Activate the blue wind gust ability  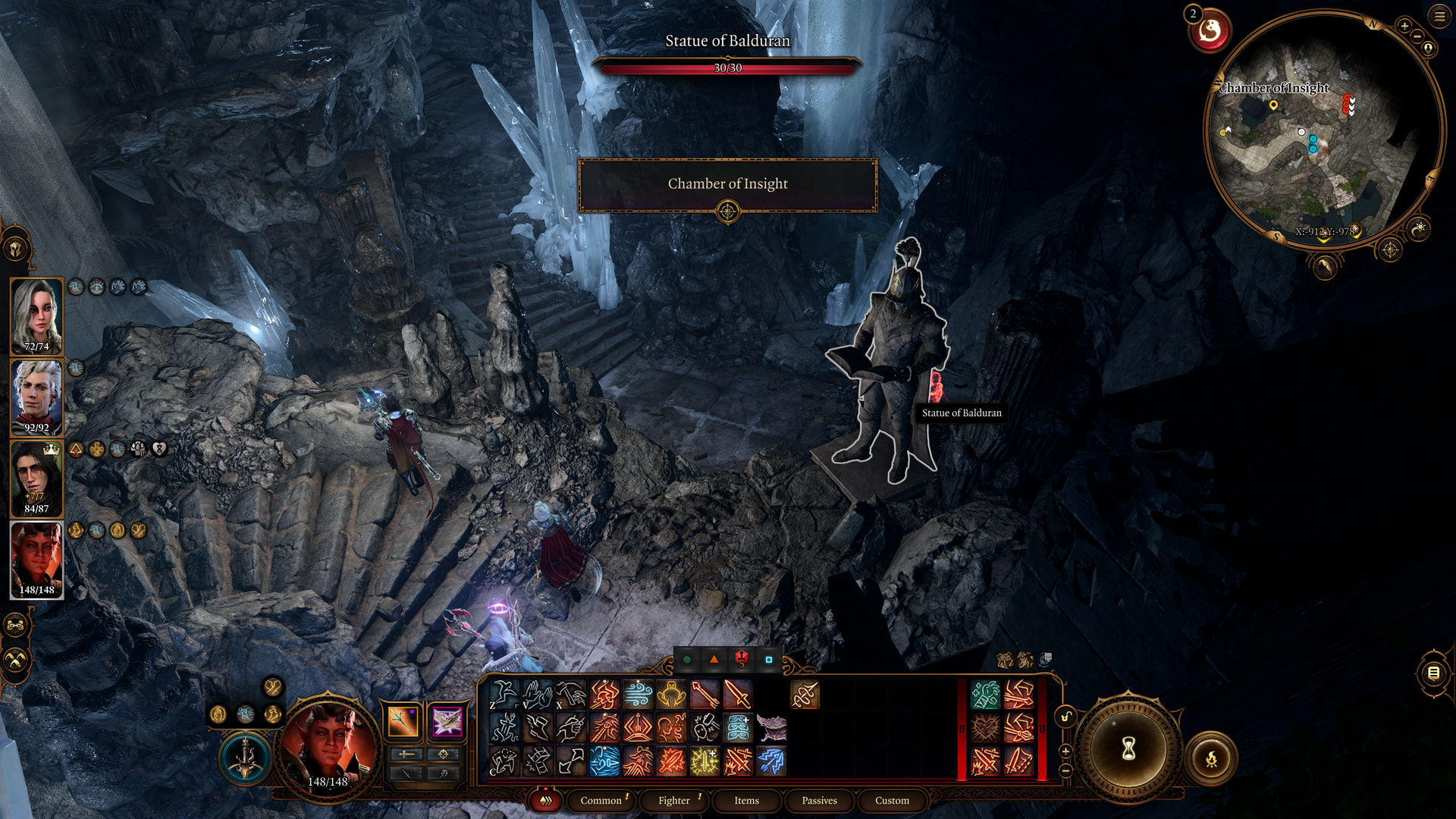[x=638, y=694]
